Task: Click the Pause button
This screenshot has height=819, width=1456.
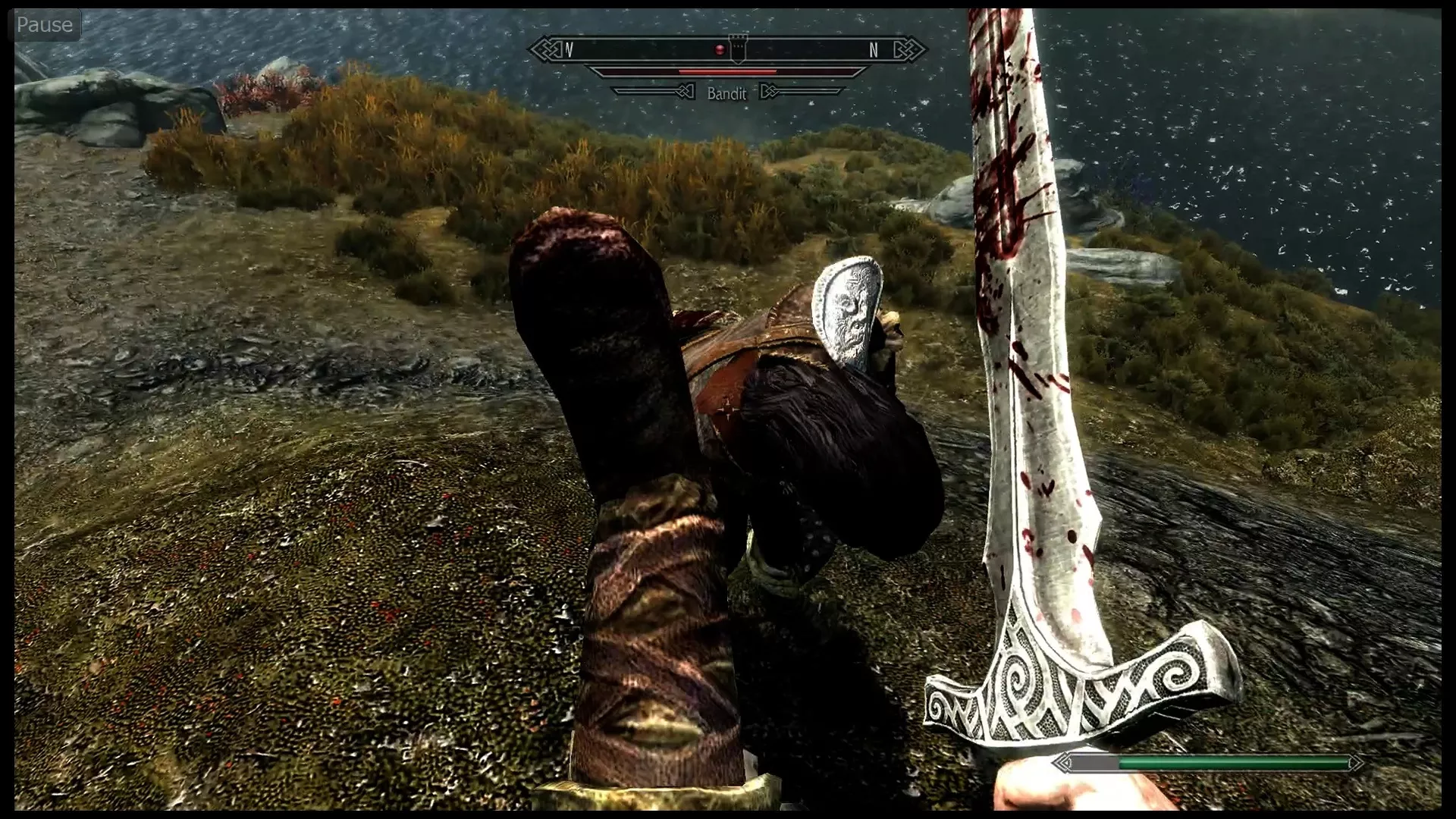Action: click(44, 24)
